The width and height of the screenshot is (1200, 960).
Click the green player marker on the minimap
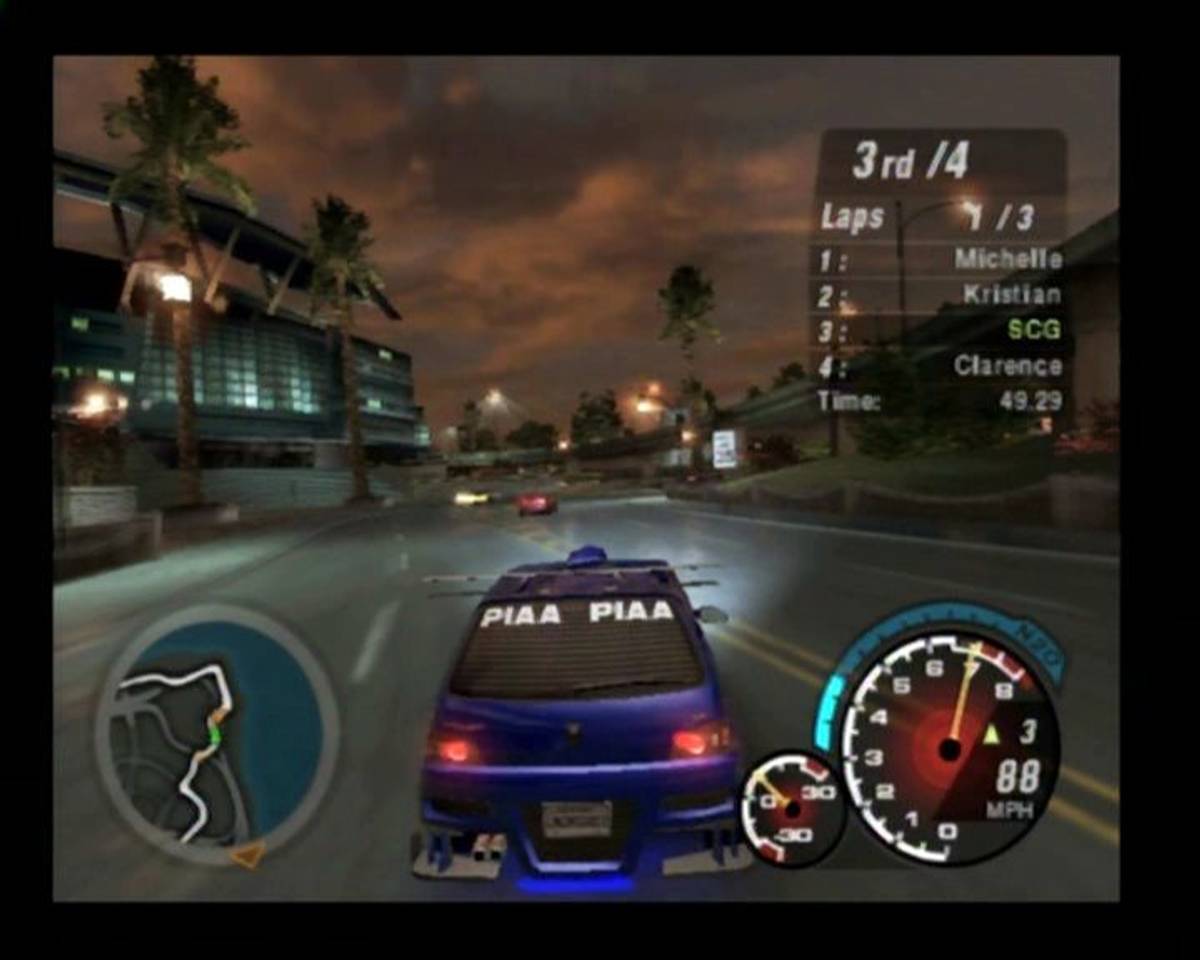214,733
